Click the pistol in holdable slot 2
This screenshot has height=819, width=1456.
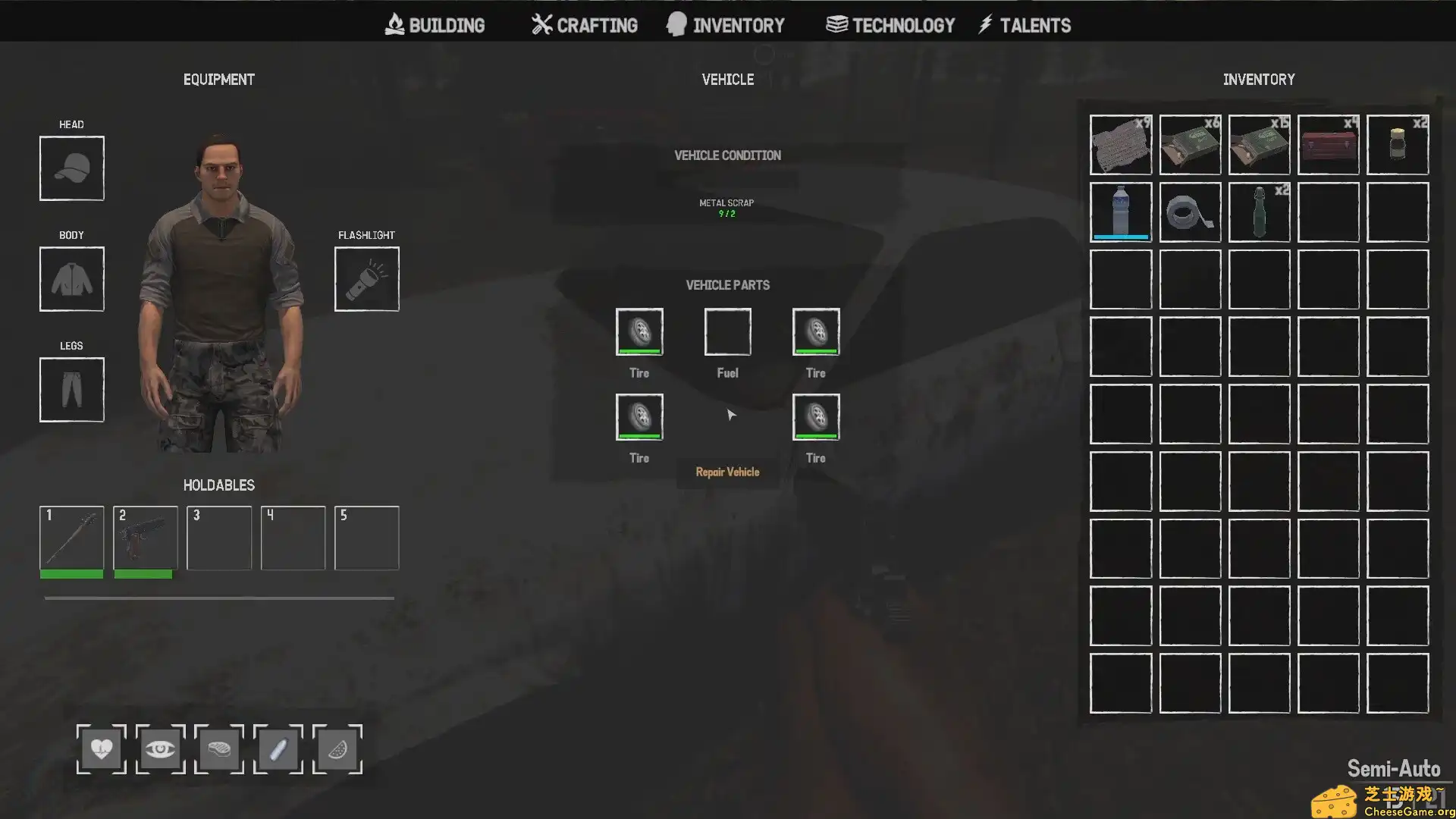145,538
